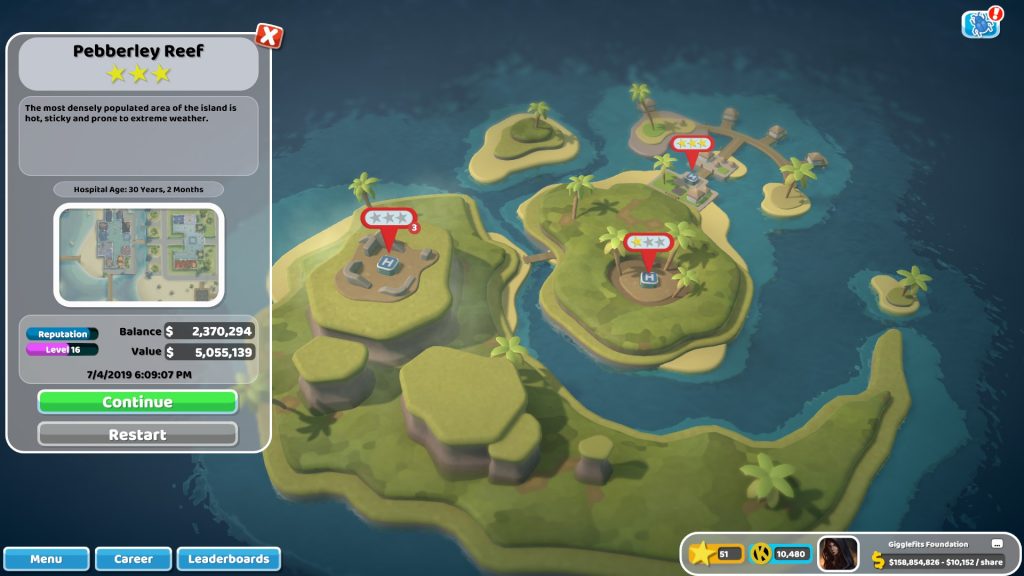This screenshot has width=1024, height=576.
Task: Choose the grey-starred hospital marker with 3 badge
Action: [x=387, y=219]
